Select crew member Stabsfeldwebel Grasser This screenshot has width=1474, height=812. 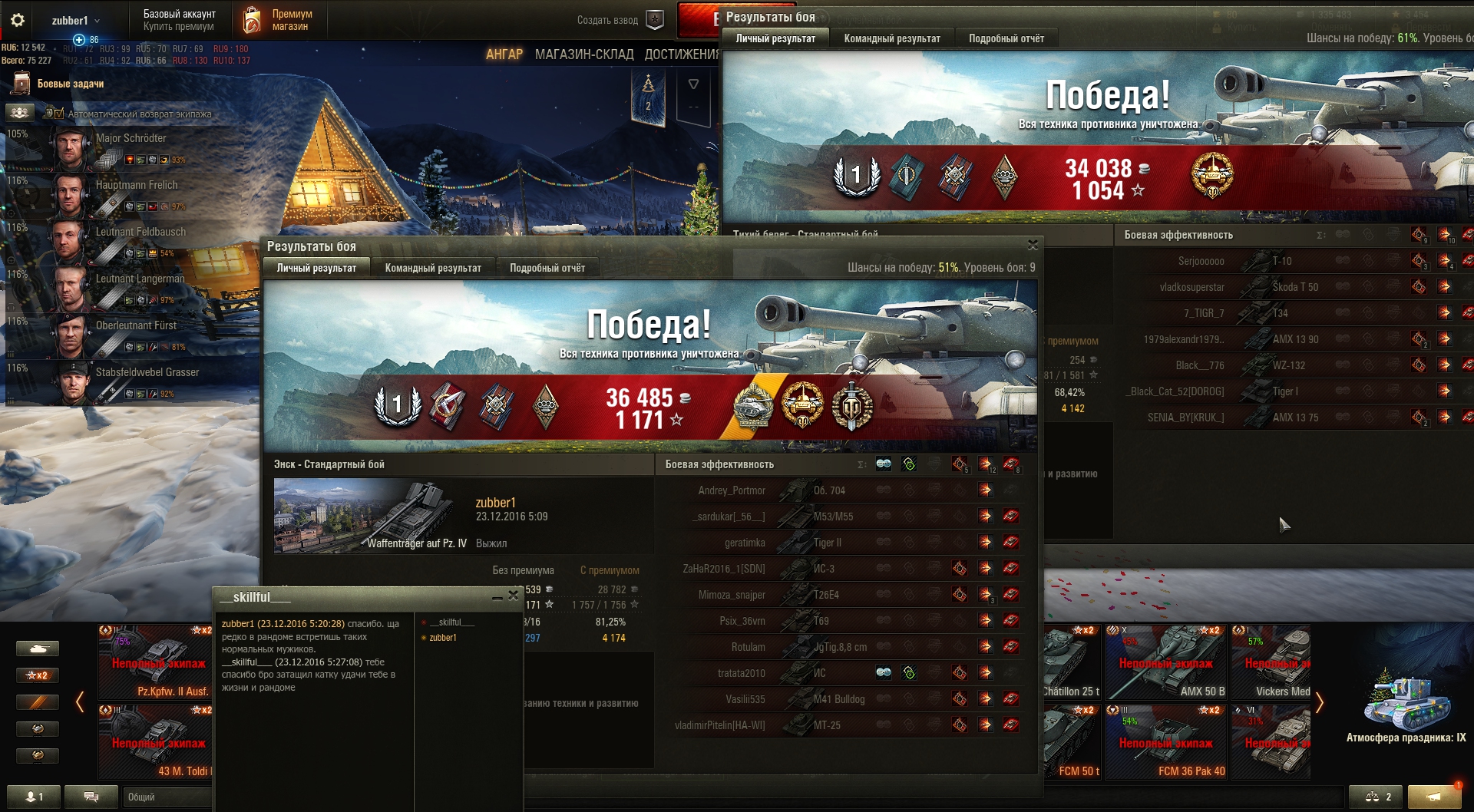pos(147,372)
